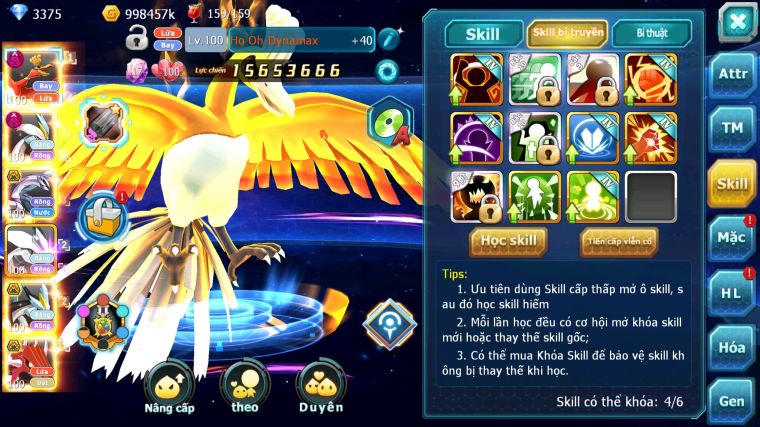Close the skill panel with the X button
Image resolution: width=760 pixels, height=427 pixels.
click(736, 22)
